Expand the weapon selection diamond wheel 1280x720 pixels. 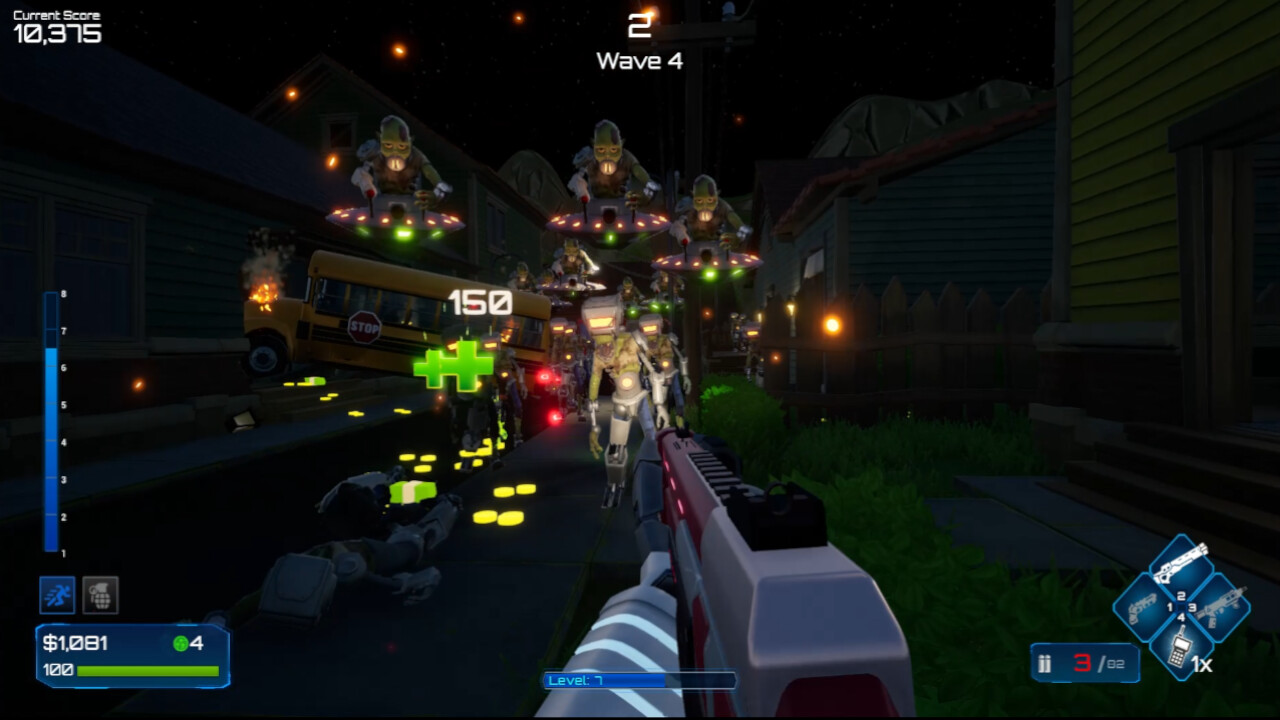pyautogui.click(x=1180, y=605)
